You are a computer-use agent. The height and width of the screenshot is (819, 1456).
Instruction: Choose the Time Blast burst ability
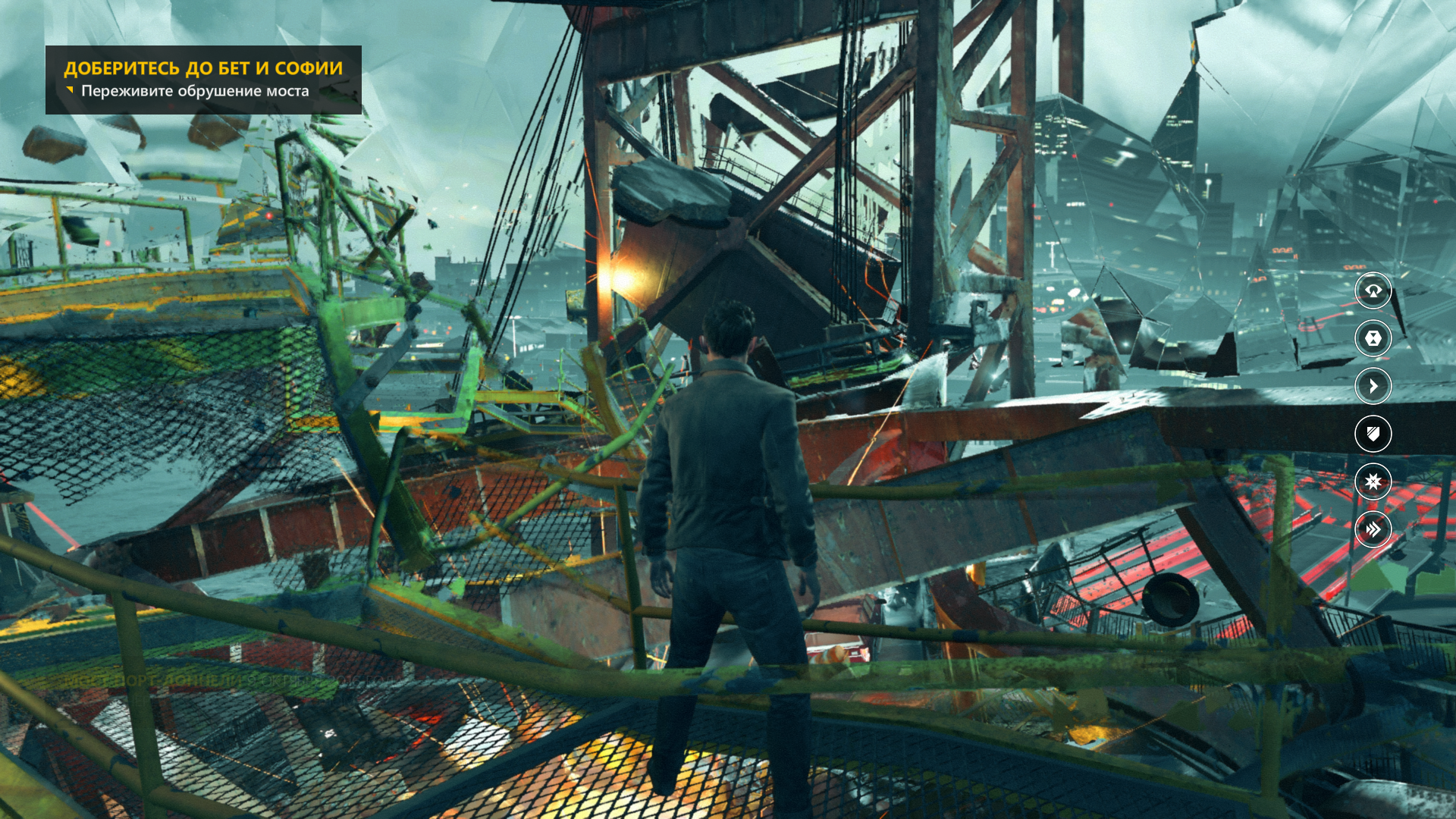pyautogui.click(x=1373, y=482)
